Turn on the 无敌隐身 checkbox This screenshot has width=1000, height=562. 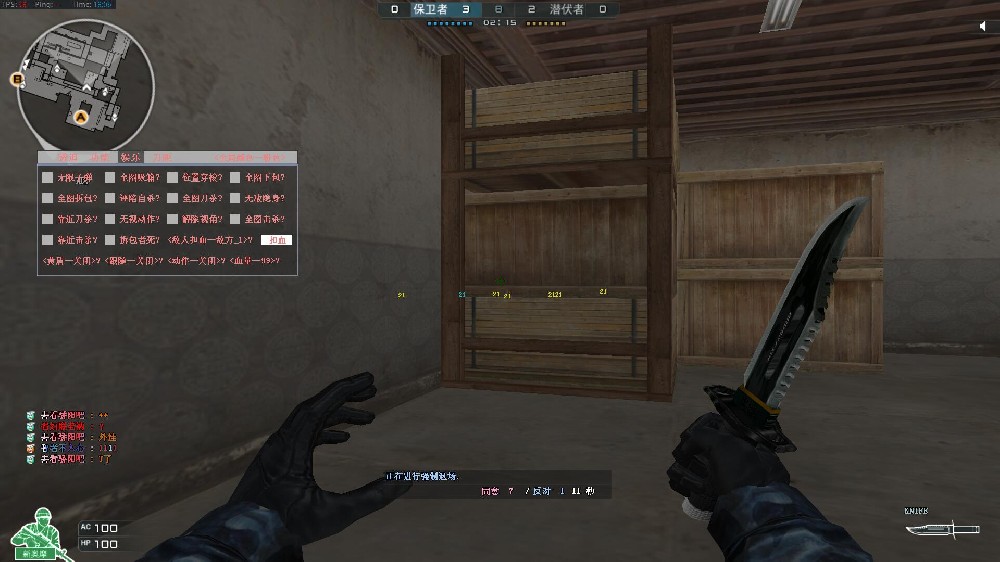(x=235, y=198)
